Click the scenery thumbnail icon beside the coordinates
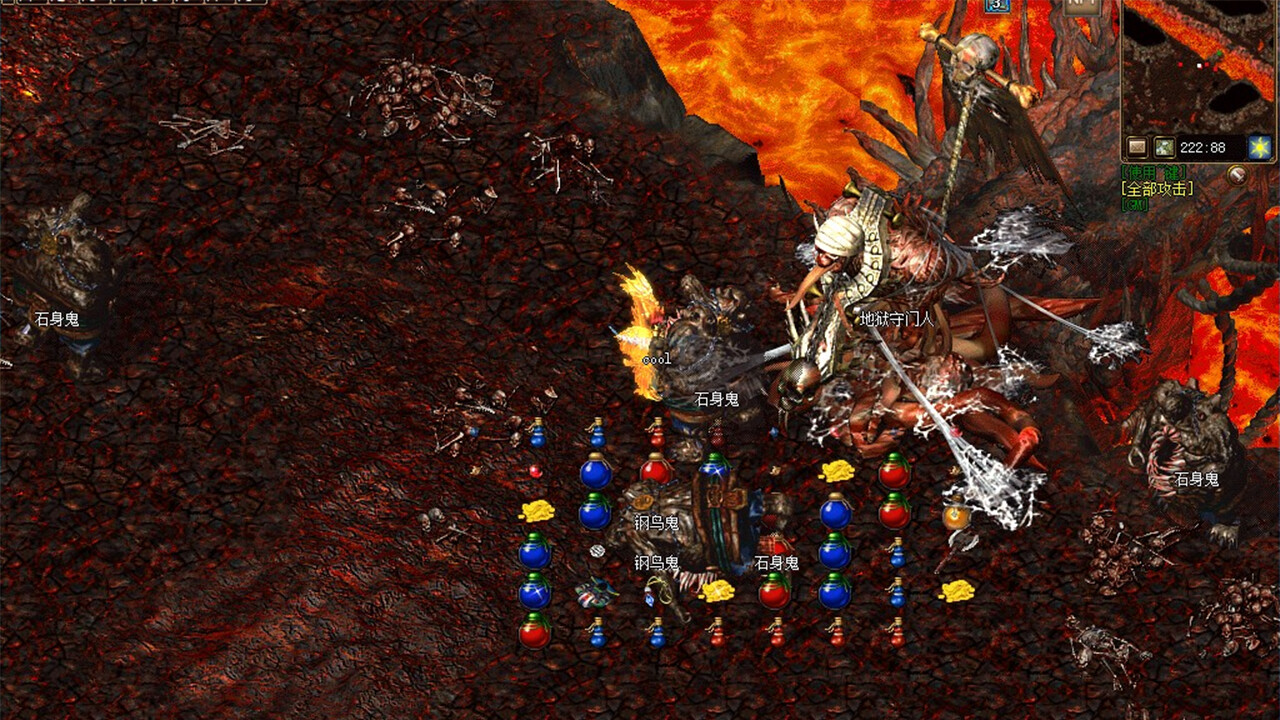The height and width of the screenshot is (720, 1280). [1164, 145]
